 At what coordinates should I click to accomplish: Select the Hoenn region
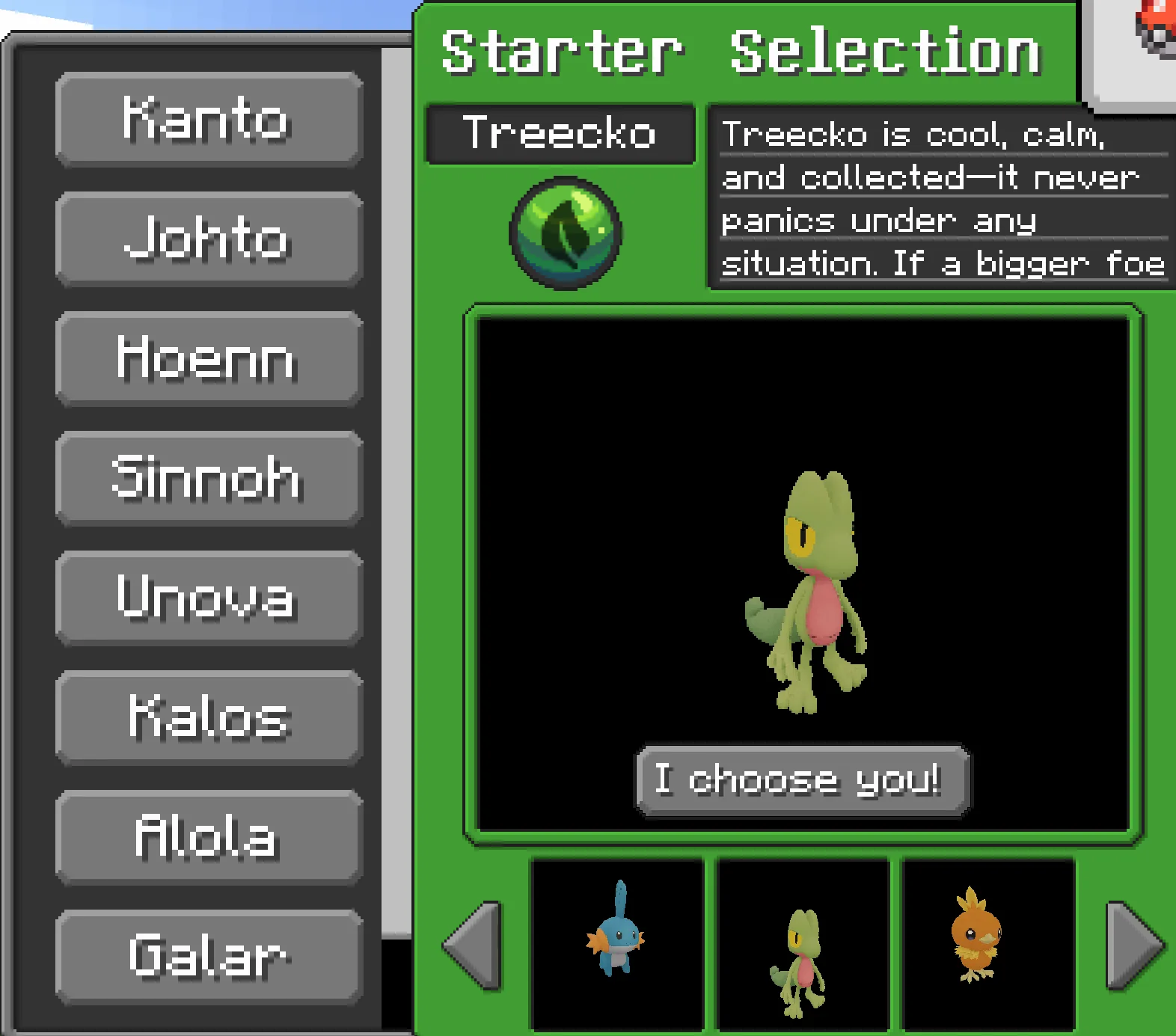coord(208,359)
